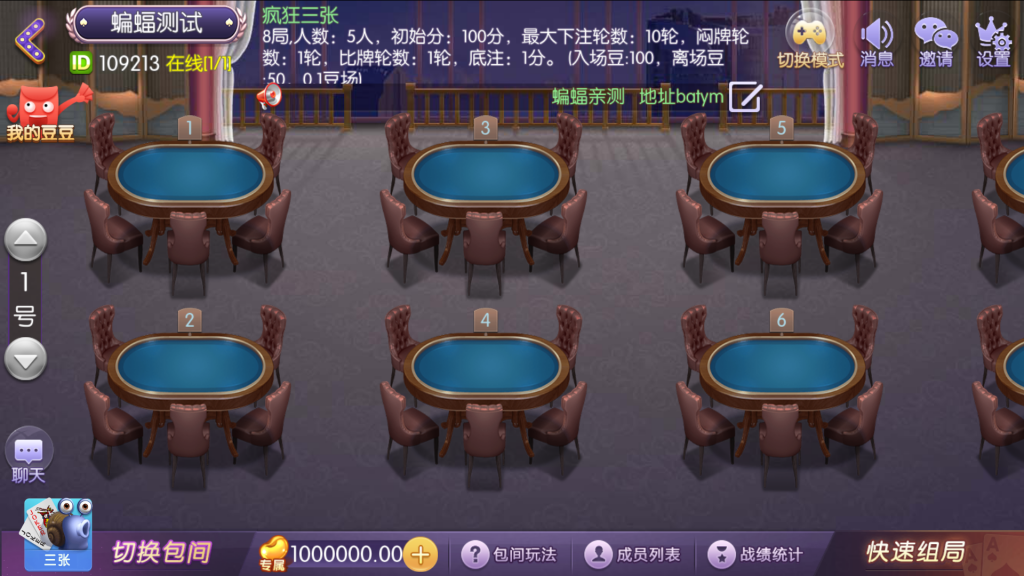Viewport: 1024px width, 576px height.
Task: Open the 聊天 chat bubble
Action: coord(28,454)
